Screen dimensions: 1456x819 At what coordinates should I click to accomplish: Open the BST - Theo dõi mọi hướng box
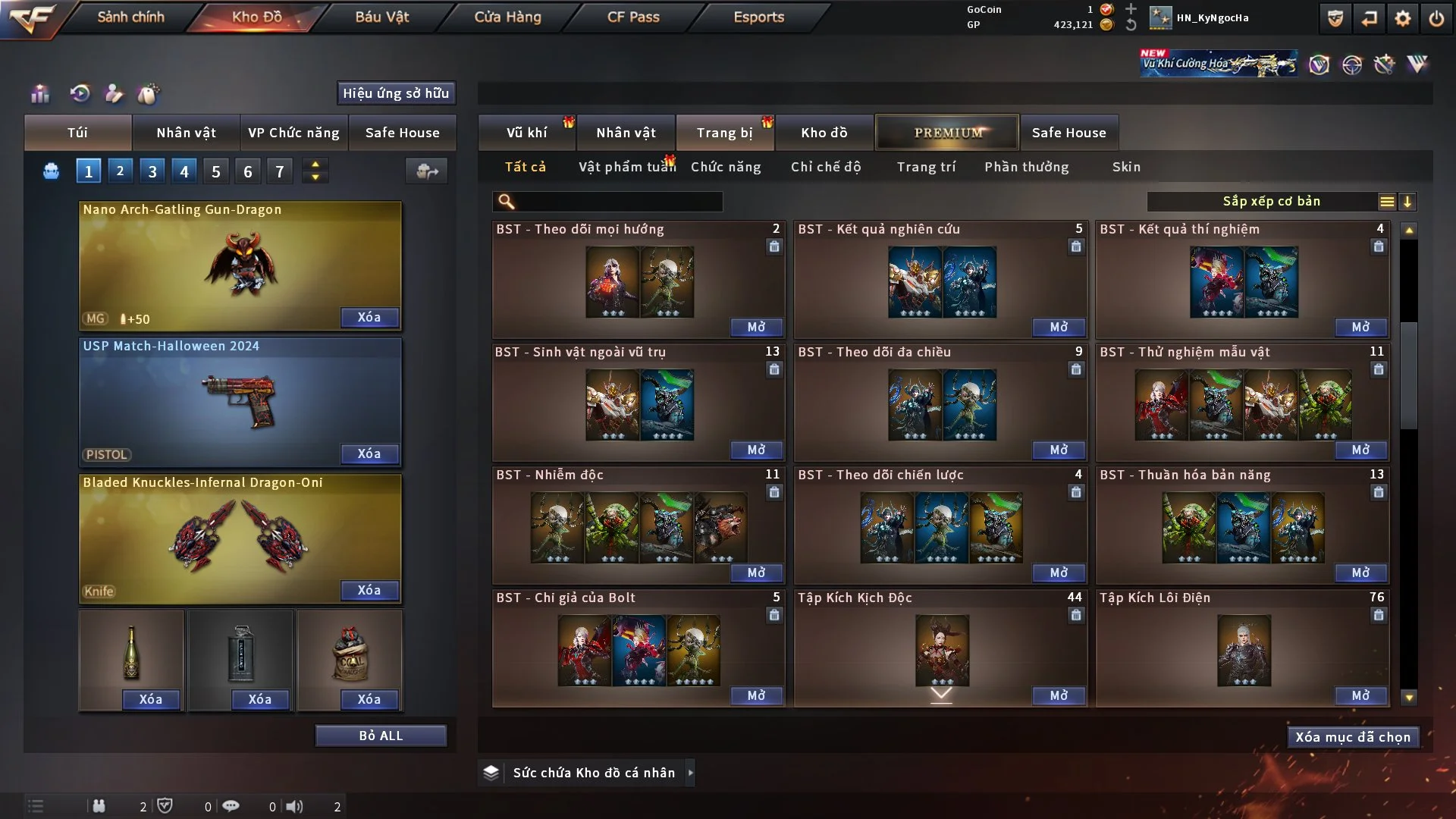[x=756, y=327]
